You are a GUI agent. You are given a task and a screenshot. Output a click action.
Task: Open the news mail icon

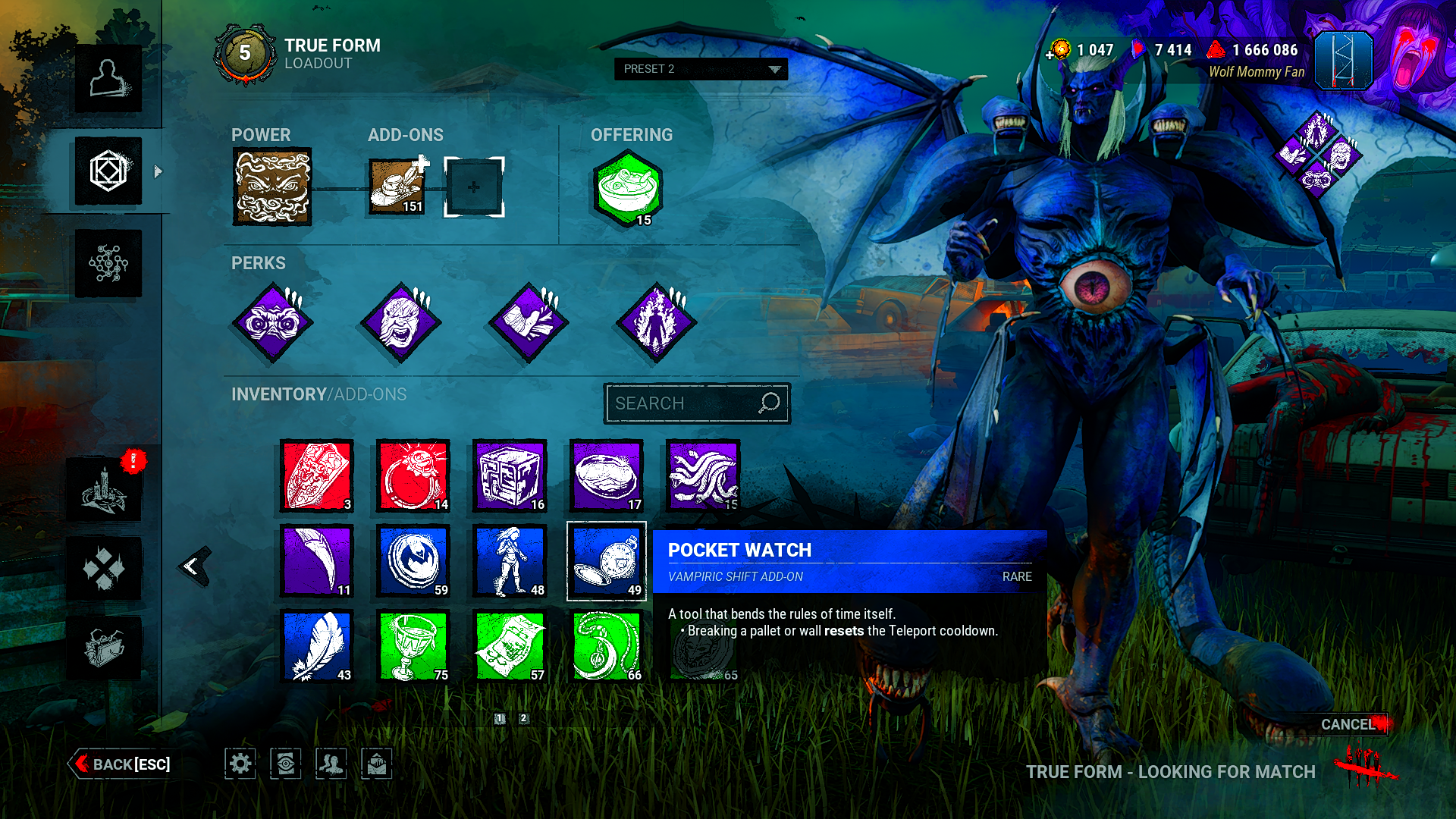tap(377, 764)
